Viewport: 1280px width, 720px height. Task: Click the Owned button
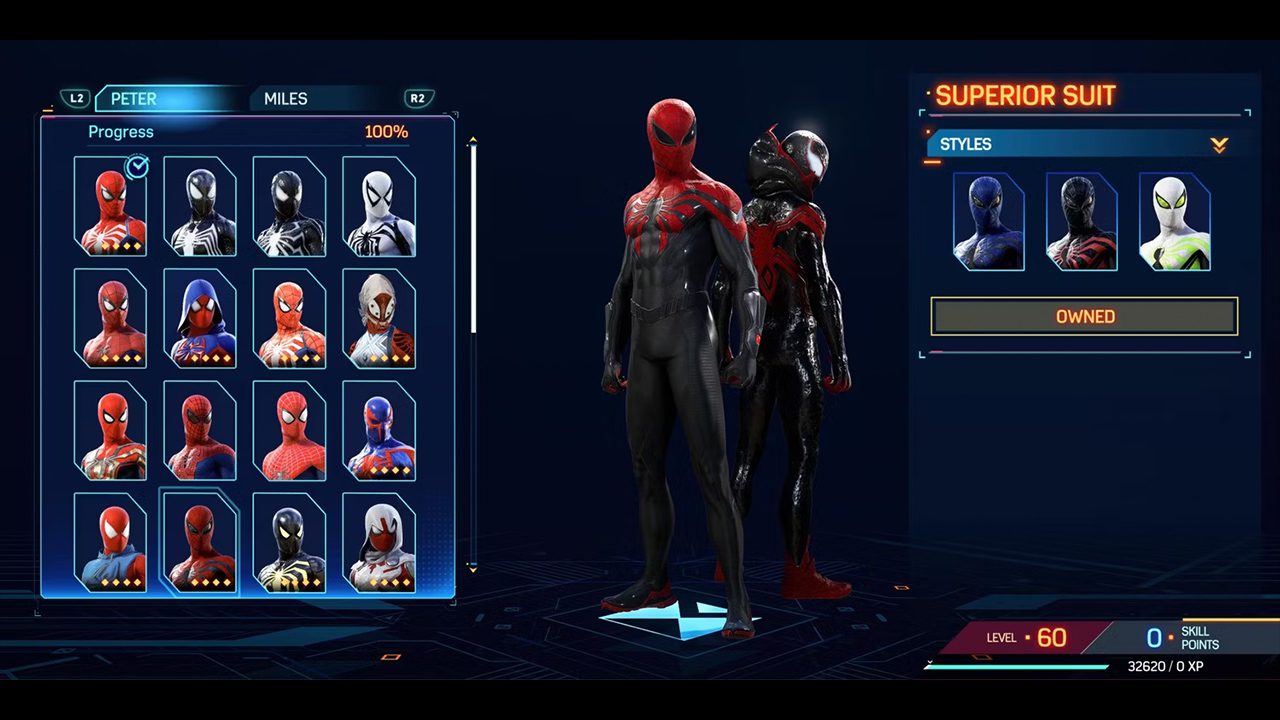point(1085,316)
